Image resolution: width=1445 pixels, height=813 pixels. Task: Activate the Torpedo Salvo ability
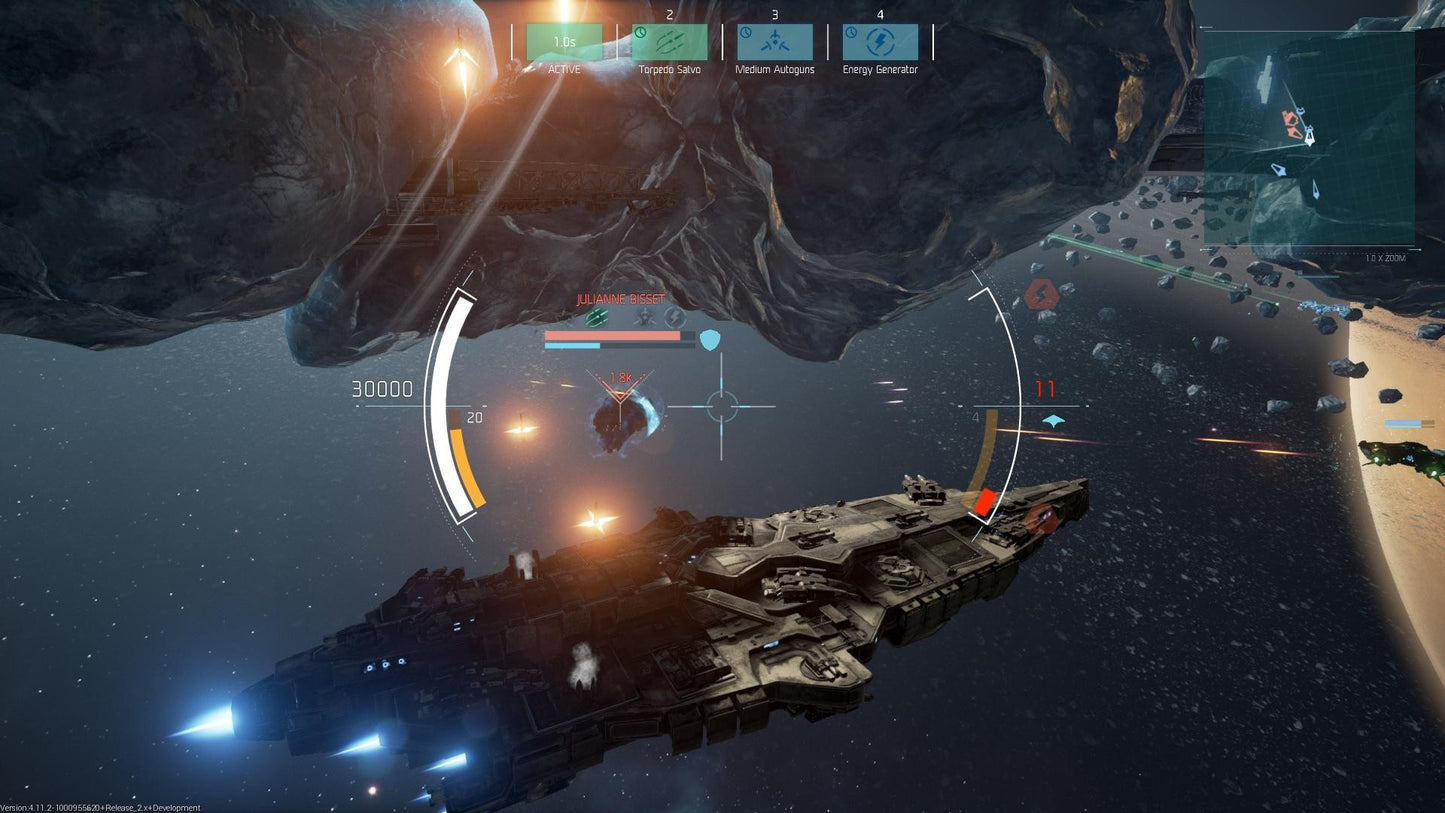(668, 42)
